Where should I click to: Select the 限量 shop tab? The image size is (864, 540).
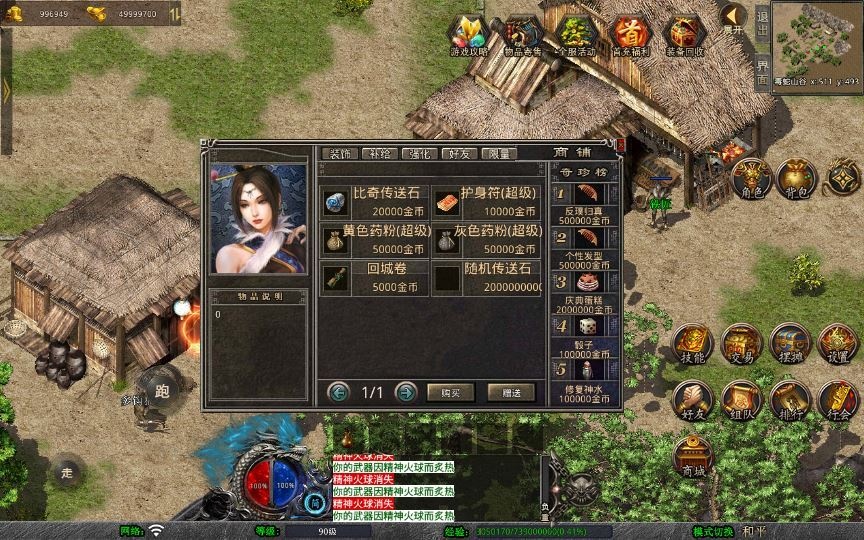click(498, 153)
